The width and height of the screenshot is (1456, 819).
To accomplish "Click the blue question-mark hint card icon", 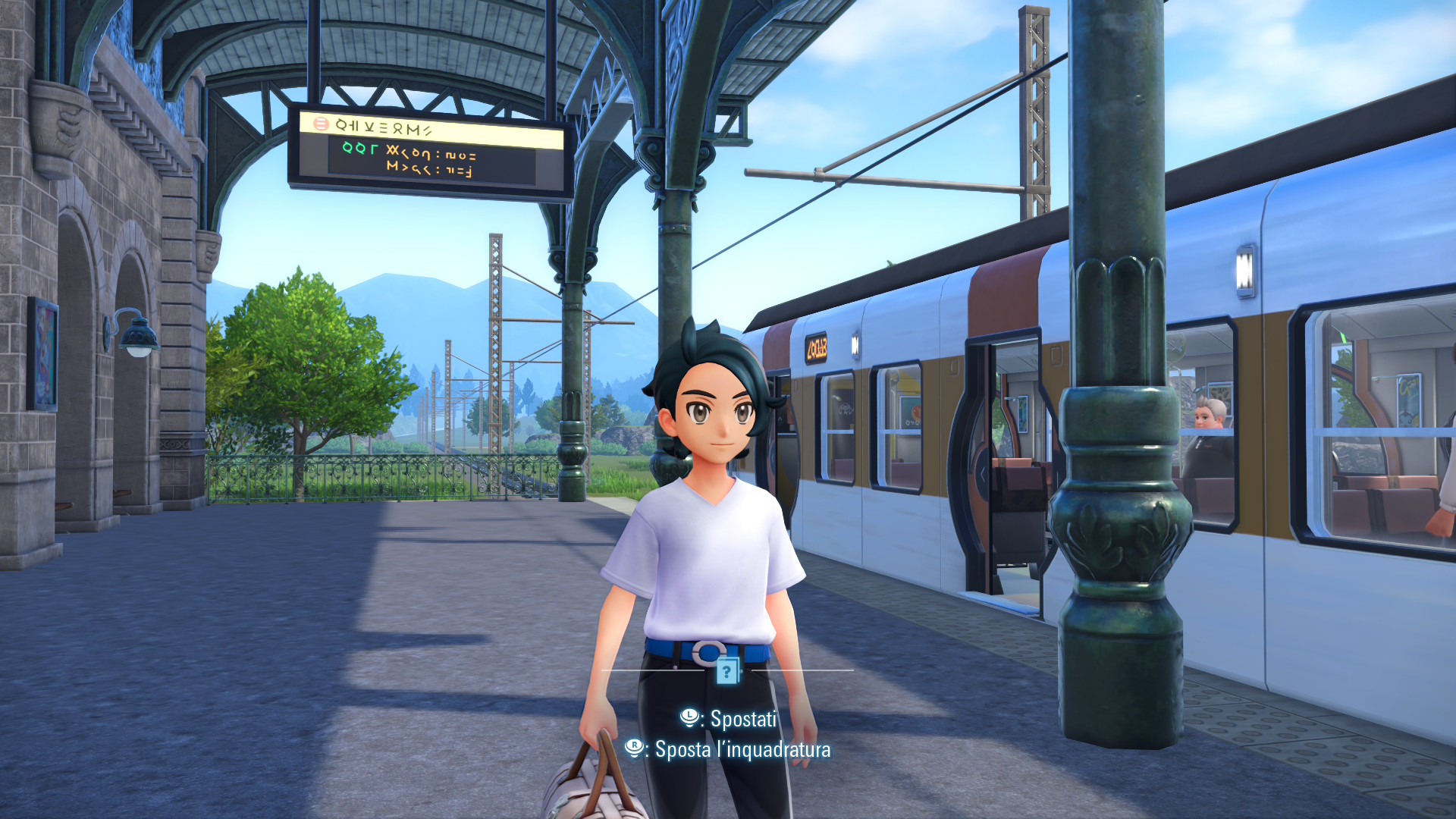I will click(727, 670).
